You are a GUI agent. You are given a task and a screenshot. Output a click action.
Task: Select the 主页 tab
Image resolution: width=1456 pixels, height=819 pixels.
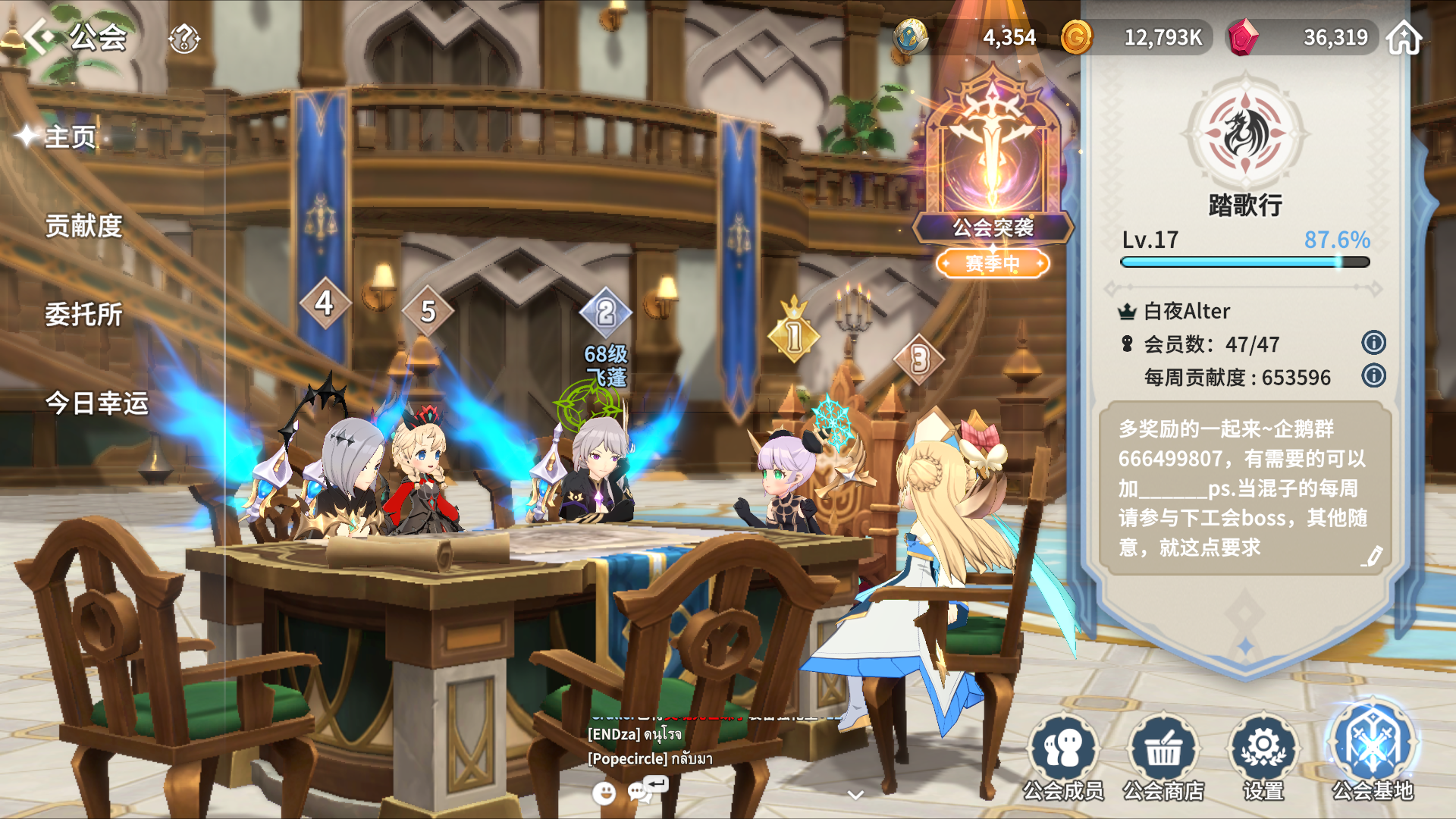point(70,137)
